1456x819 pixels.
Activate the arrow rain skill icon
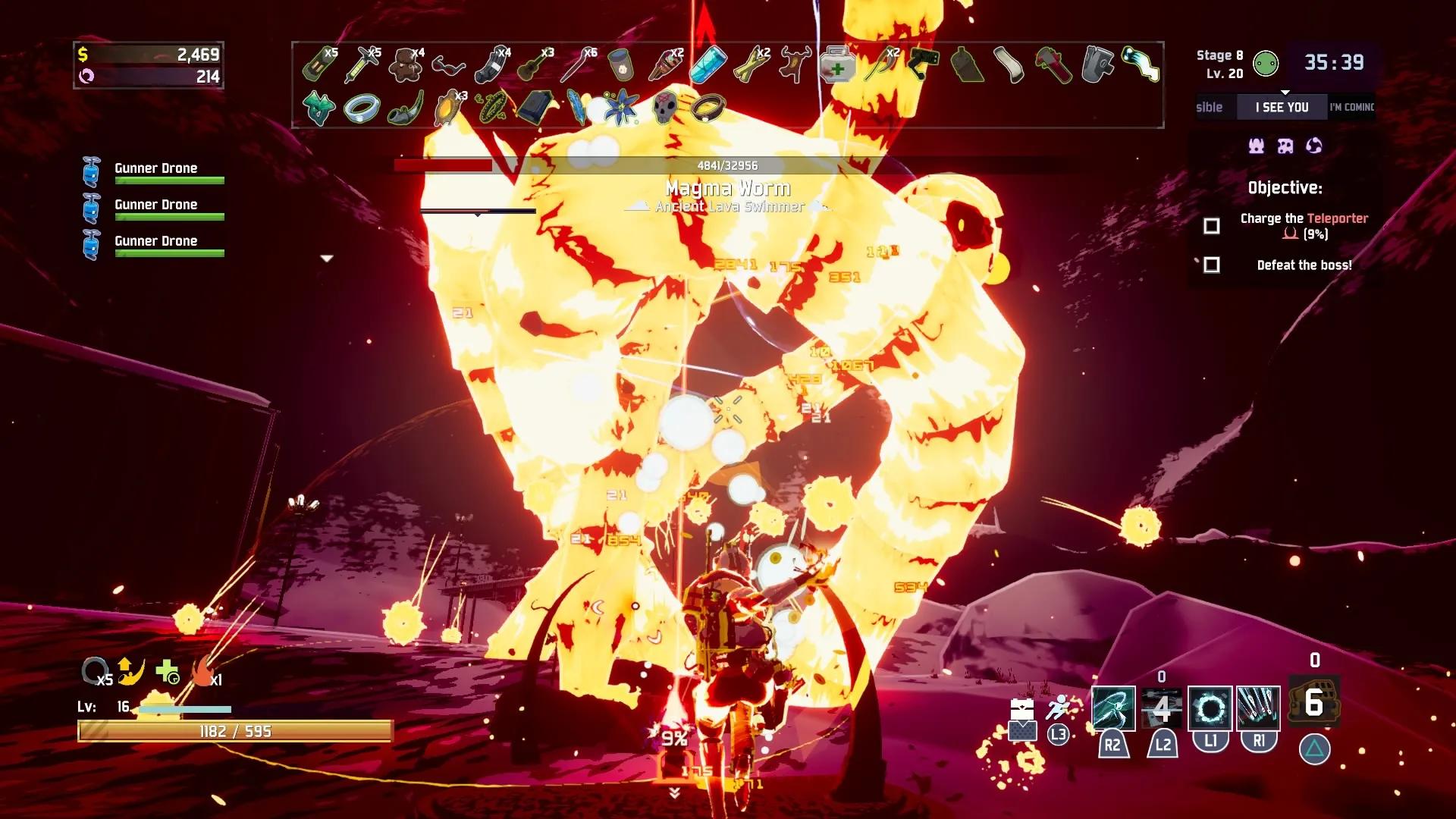[1258, 709]
